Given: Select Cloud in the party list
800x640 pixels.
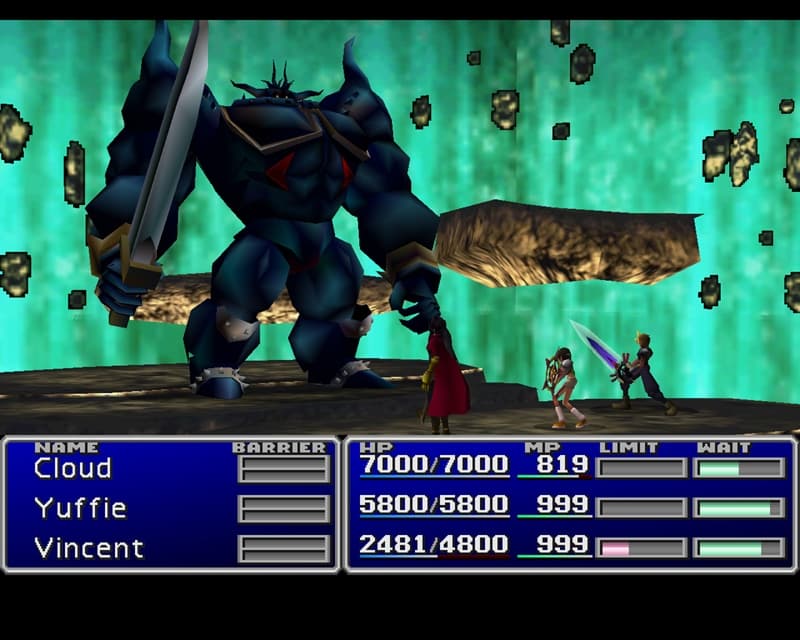Looking at the screenshot, I should pos(72,468).
